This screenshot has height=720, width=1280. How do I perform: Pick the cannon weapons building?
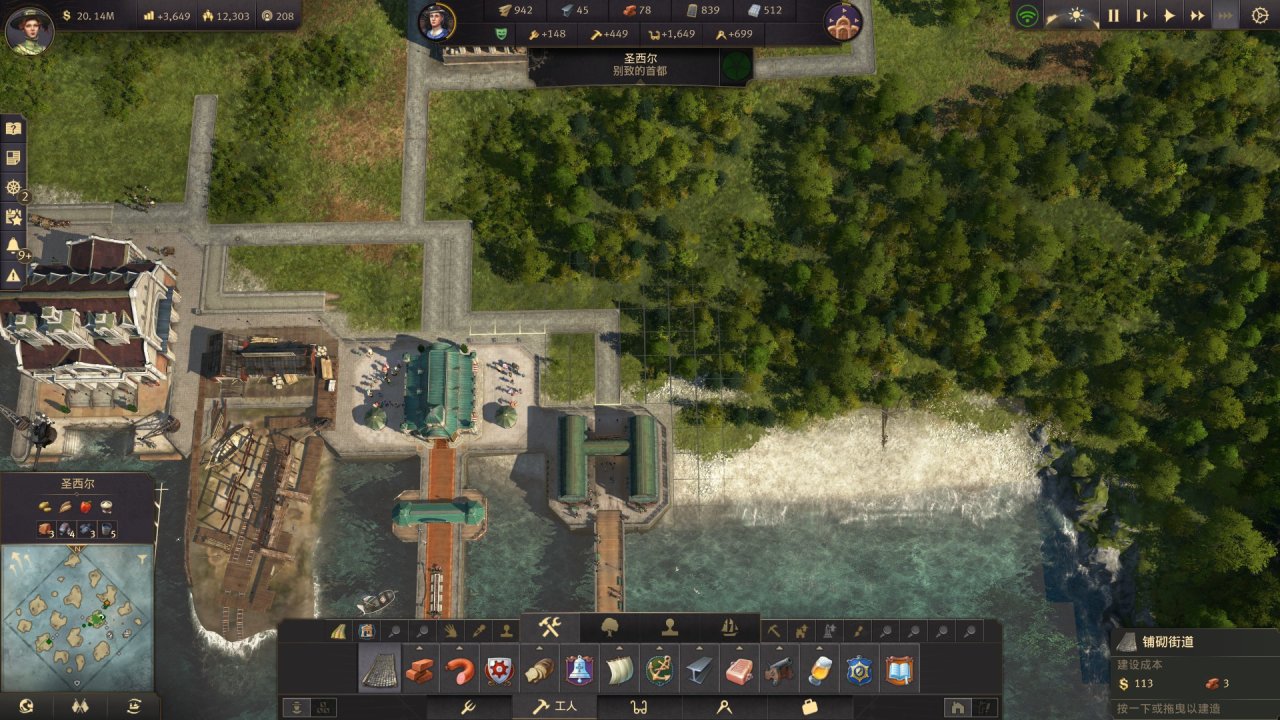pos(780,669)
